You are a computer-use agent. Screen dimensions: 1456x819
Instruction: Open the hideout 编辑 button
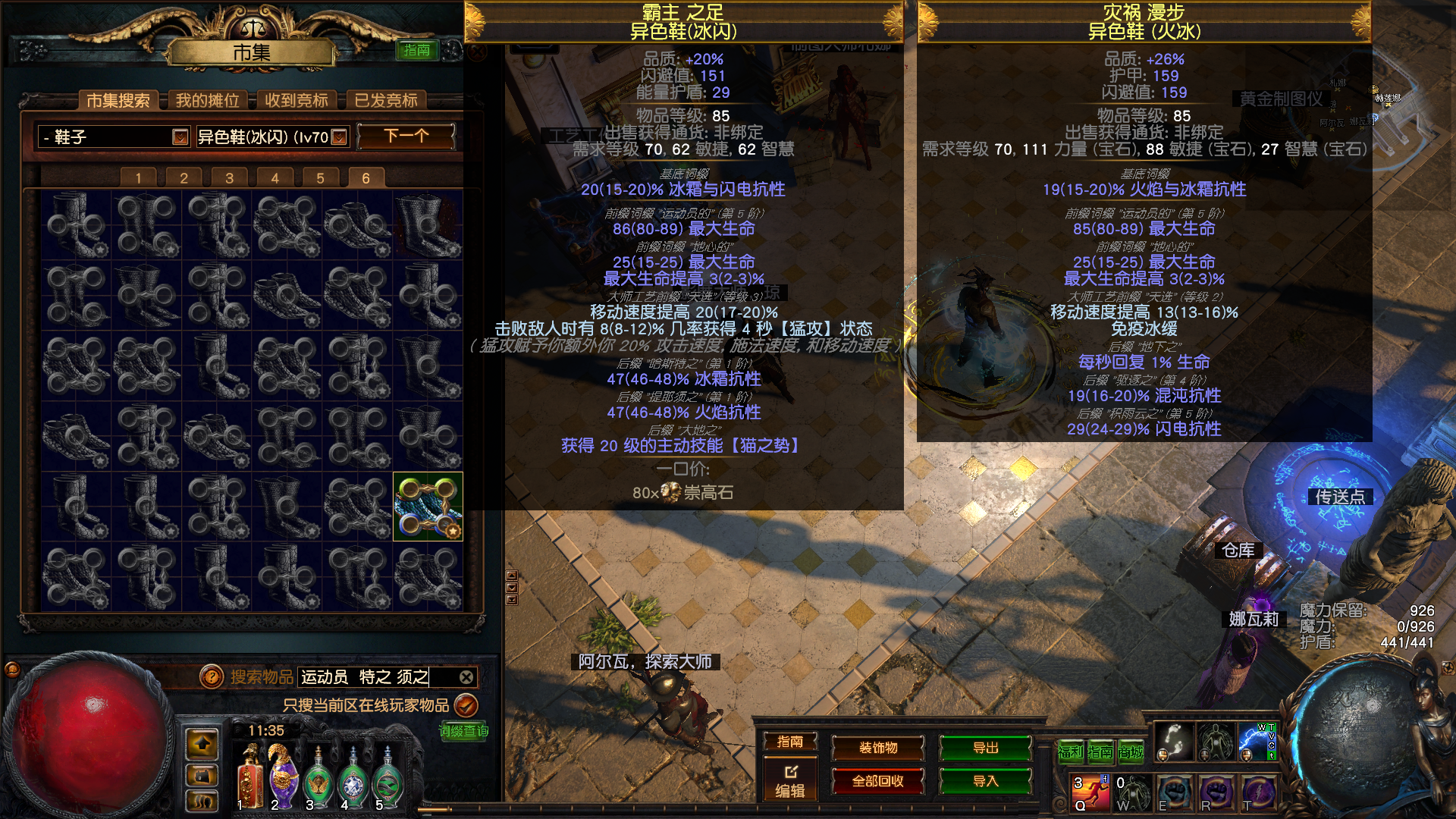click(789, 781)
